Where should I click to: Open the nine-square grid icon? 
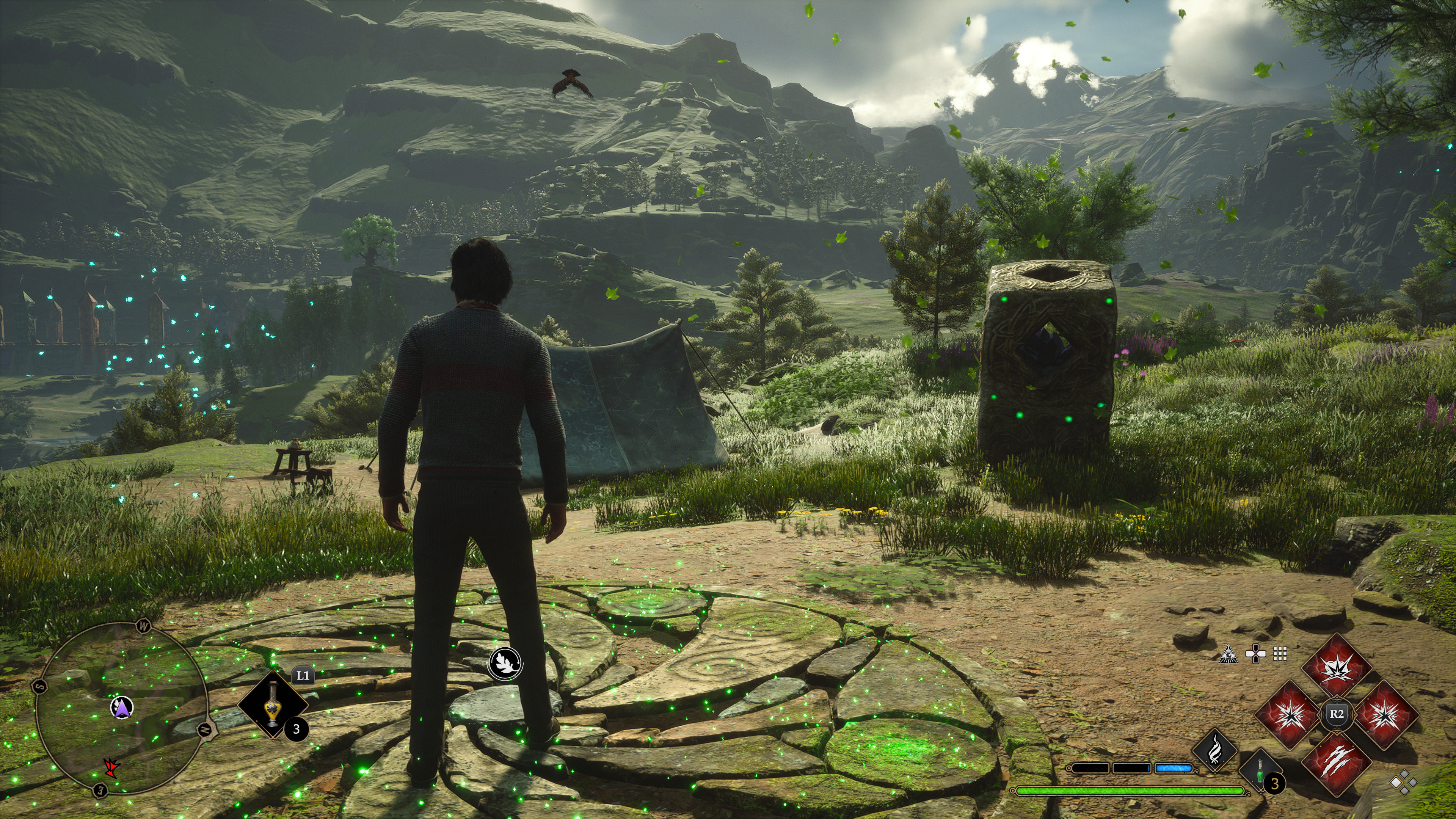pos(1280,654)
